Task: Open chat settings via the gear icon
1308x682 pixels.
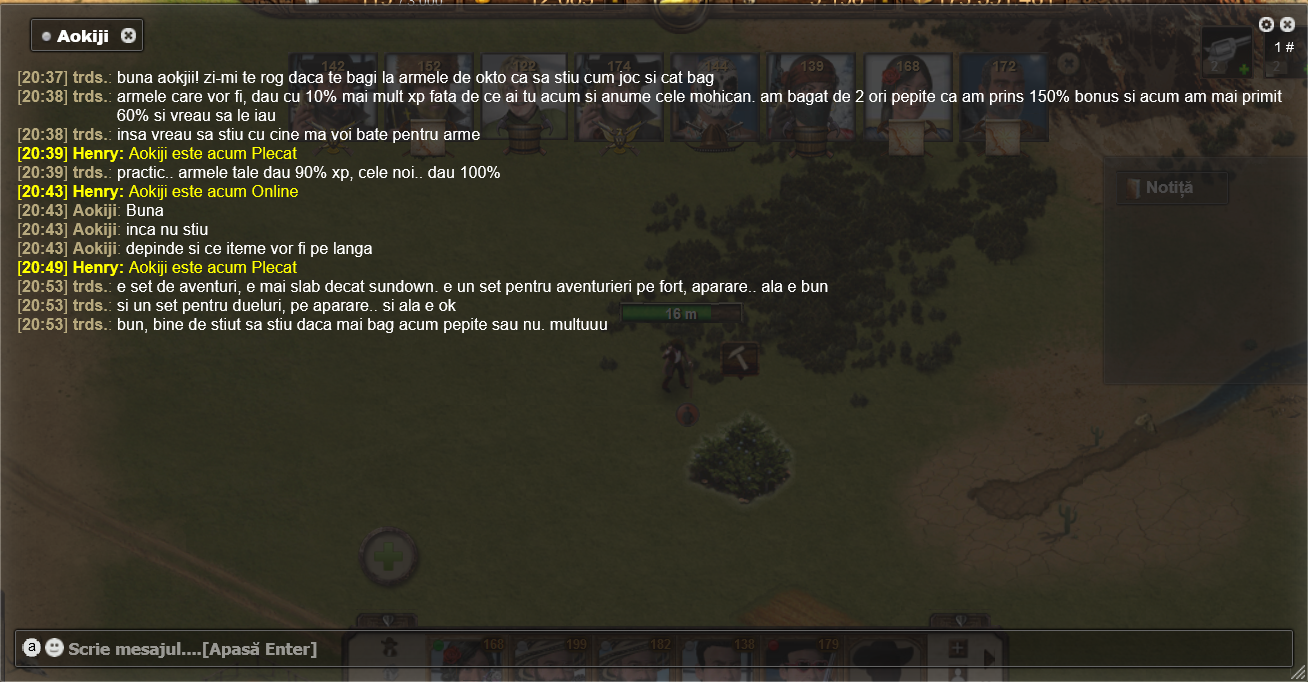Action: click(1266, 25)
